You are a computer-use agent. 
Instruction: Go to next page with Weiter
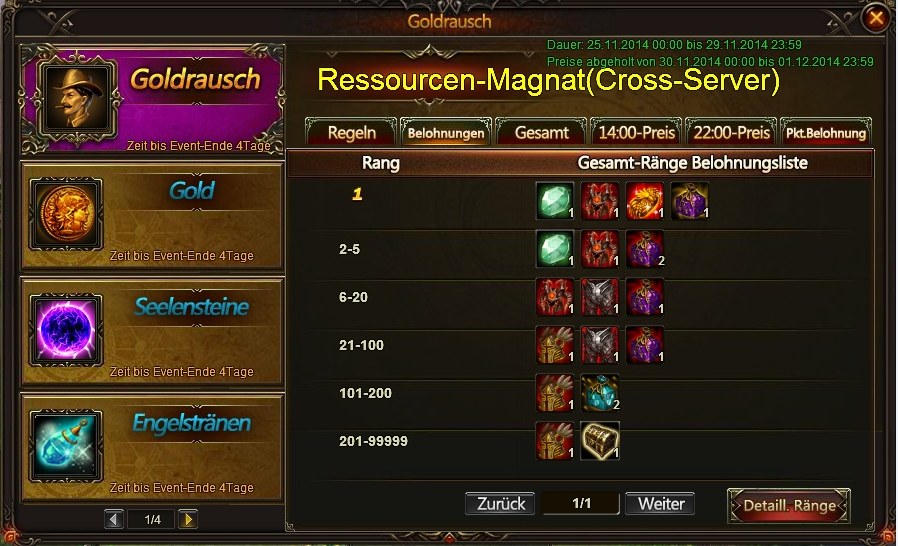coord(660,504)
